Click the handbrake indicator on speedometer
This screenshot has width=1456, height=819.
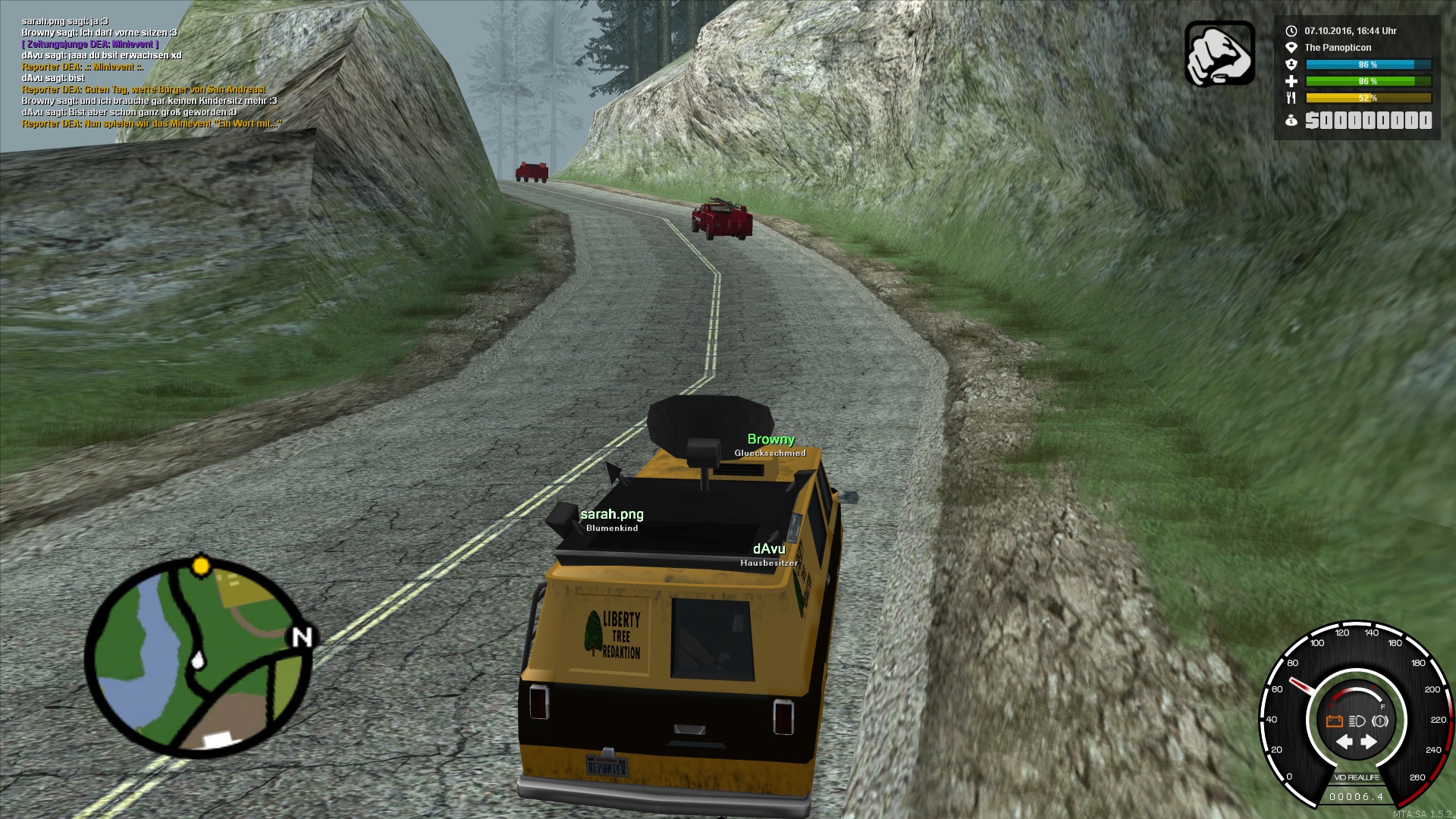tap(1380, 721)
